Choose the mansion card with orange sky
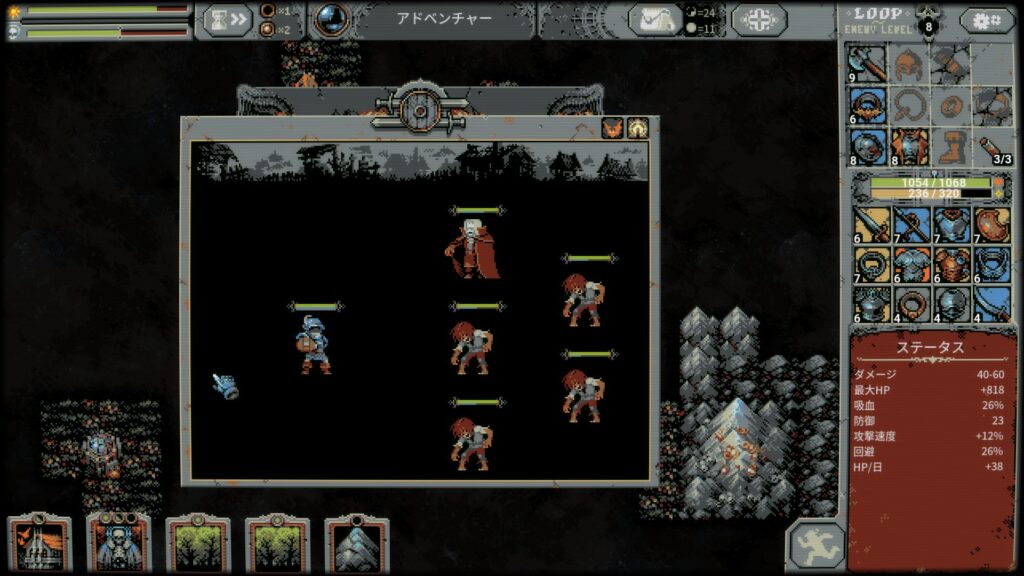Image resolution: width=1024 pixels, height=576 pixels. point(40,545)
